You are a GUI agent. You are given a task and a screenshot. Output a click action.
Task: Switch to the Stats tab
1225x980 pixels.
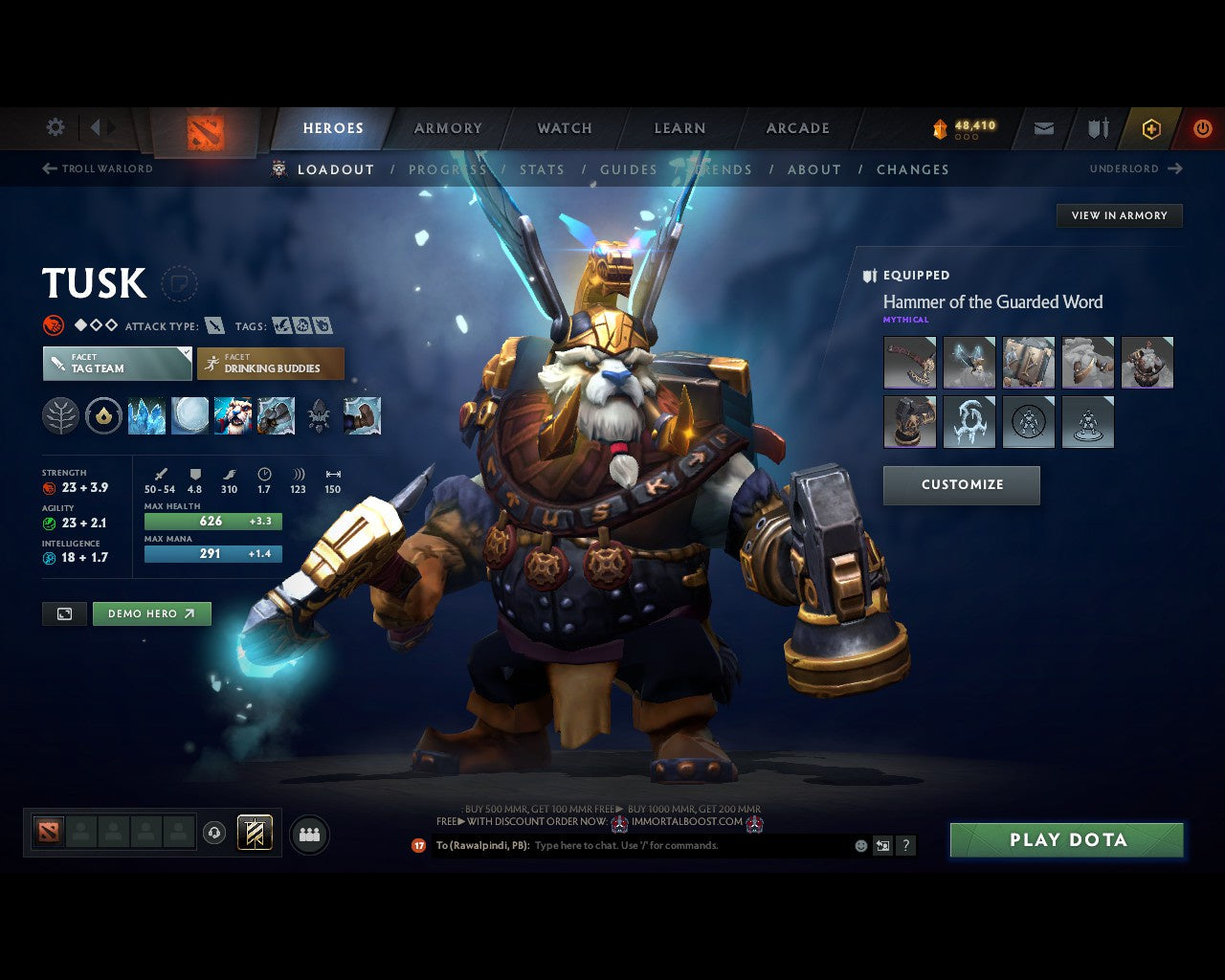(x=542, y=169)
